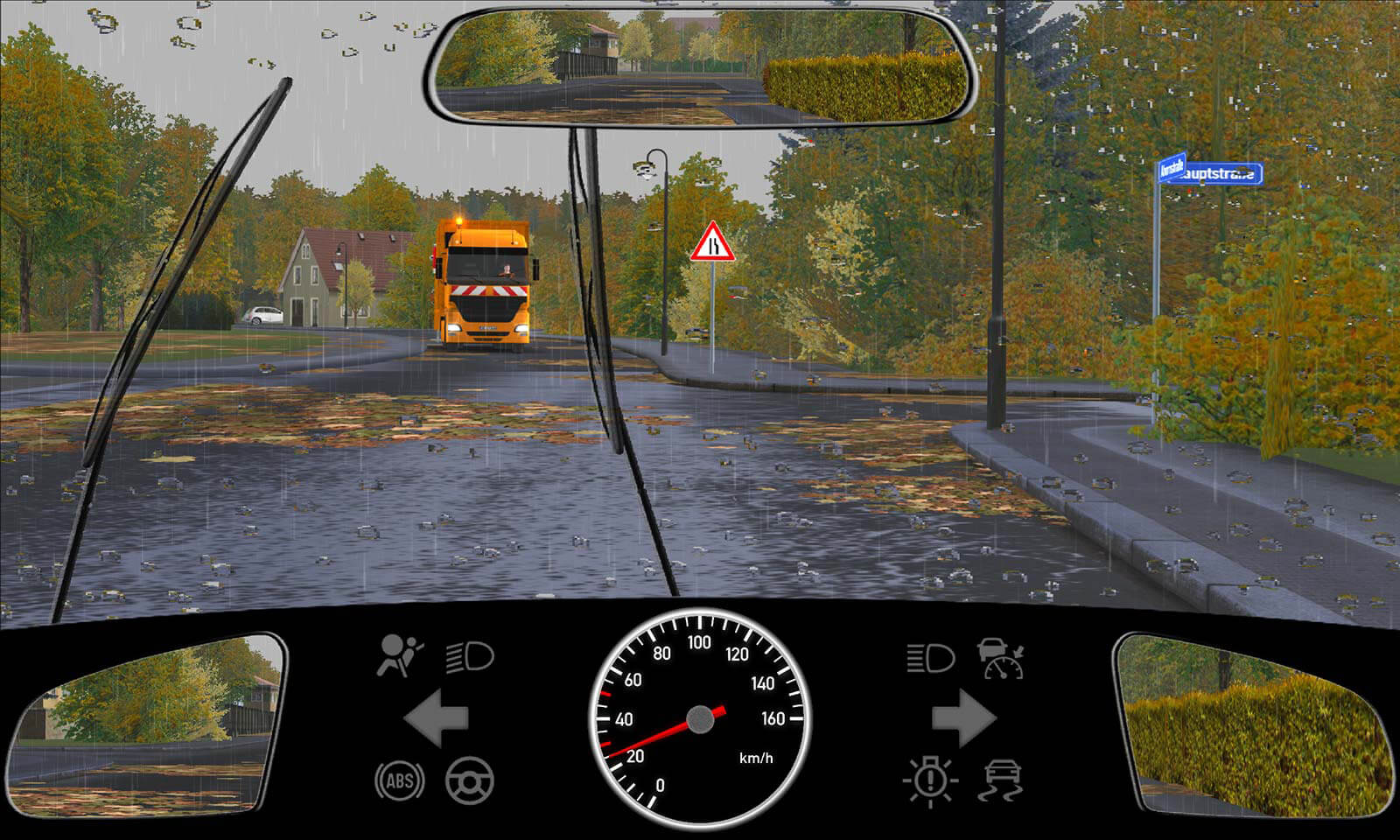Toggle the high beam icon with straight lines
Image resolution: width=1400 pixels, height=840 pixels.
[x=929, y=658]
